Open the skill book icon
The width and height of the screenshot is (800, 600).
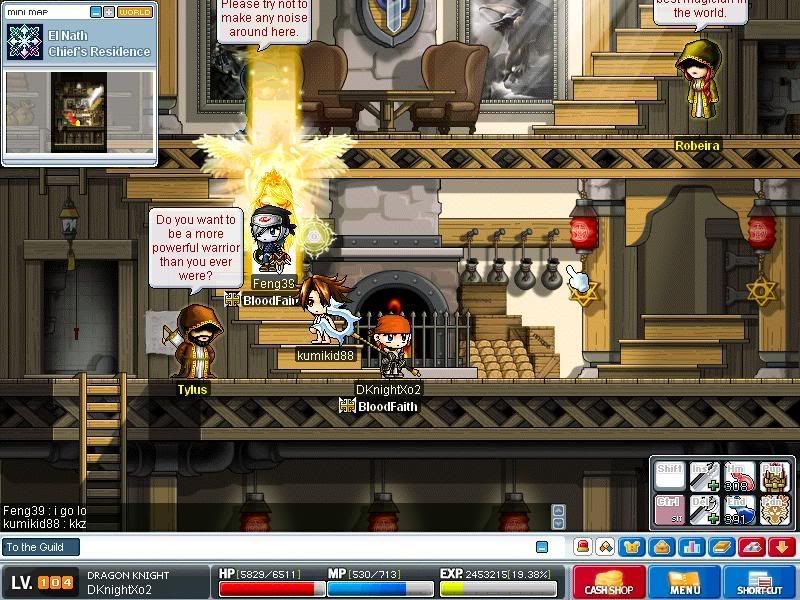coord(722,547)
